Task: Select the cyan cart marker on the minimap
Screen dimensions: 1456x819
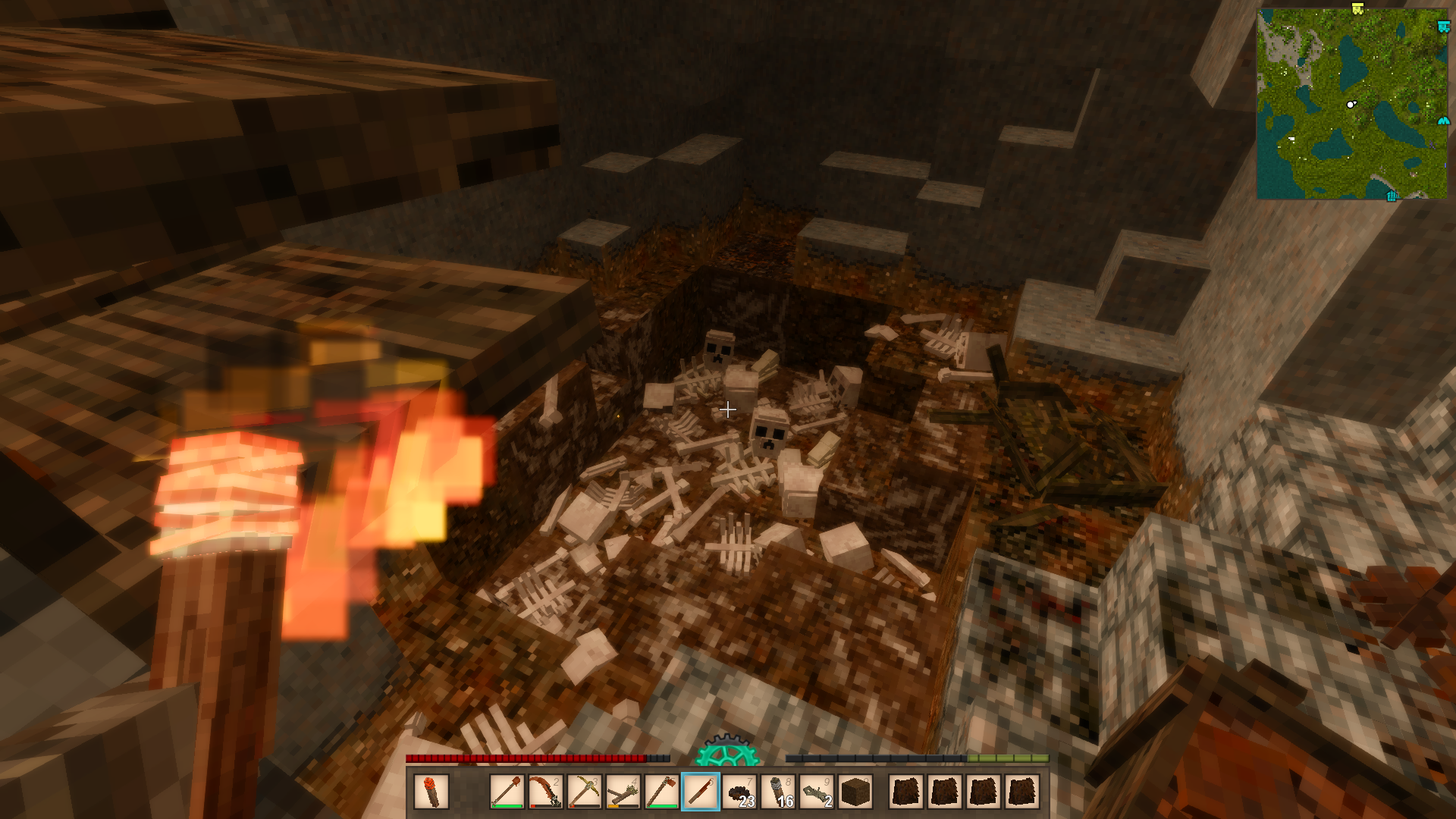Action: point(1443,27)
